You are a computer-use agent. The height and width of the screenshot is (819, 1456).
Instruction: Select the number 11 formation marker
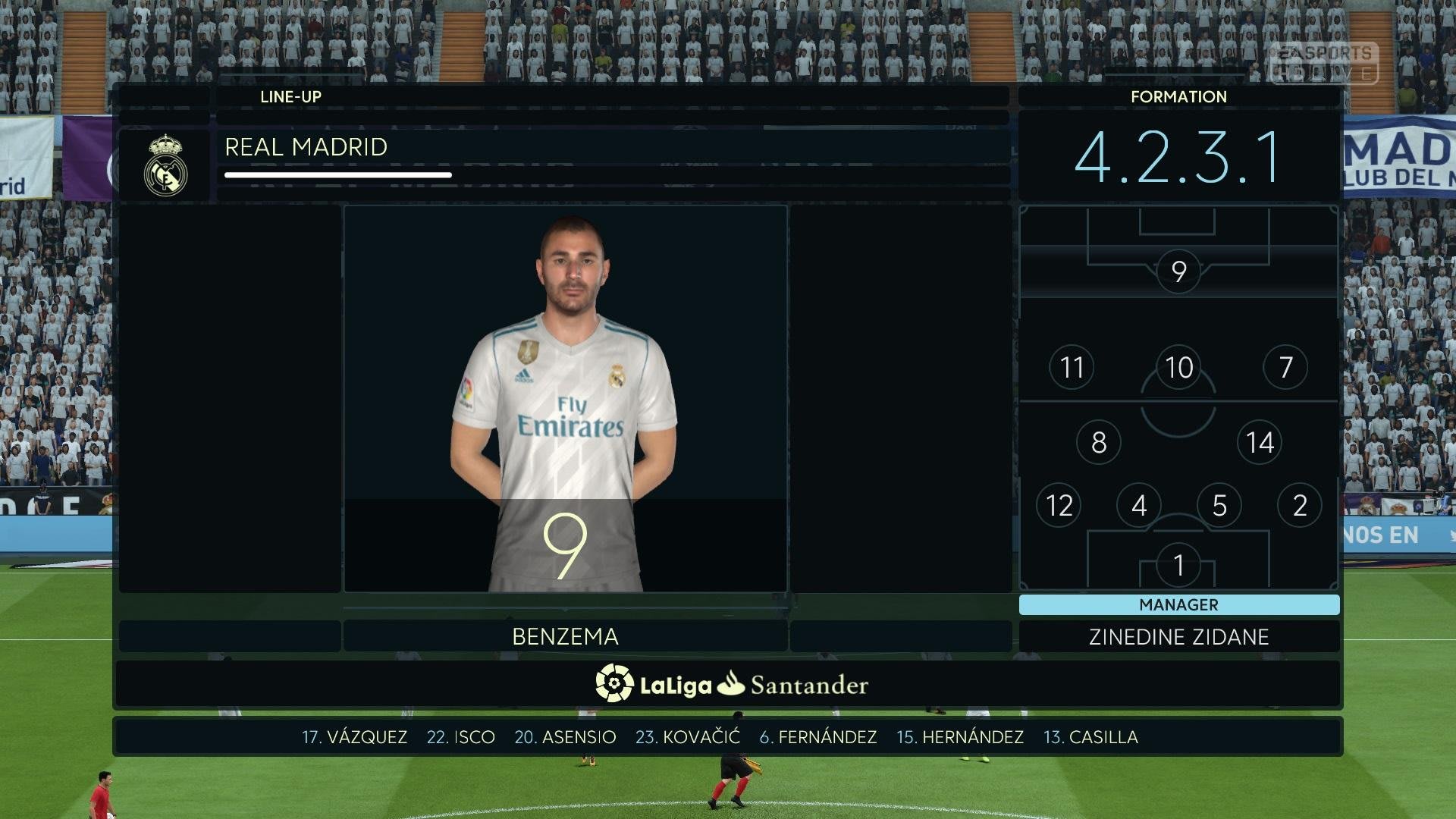pos(1072,368)
